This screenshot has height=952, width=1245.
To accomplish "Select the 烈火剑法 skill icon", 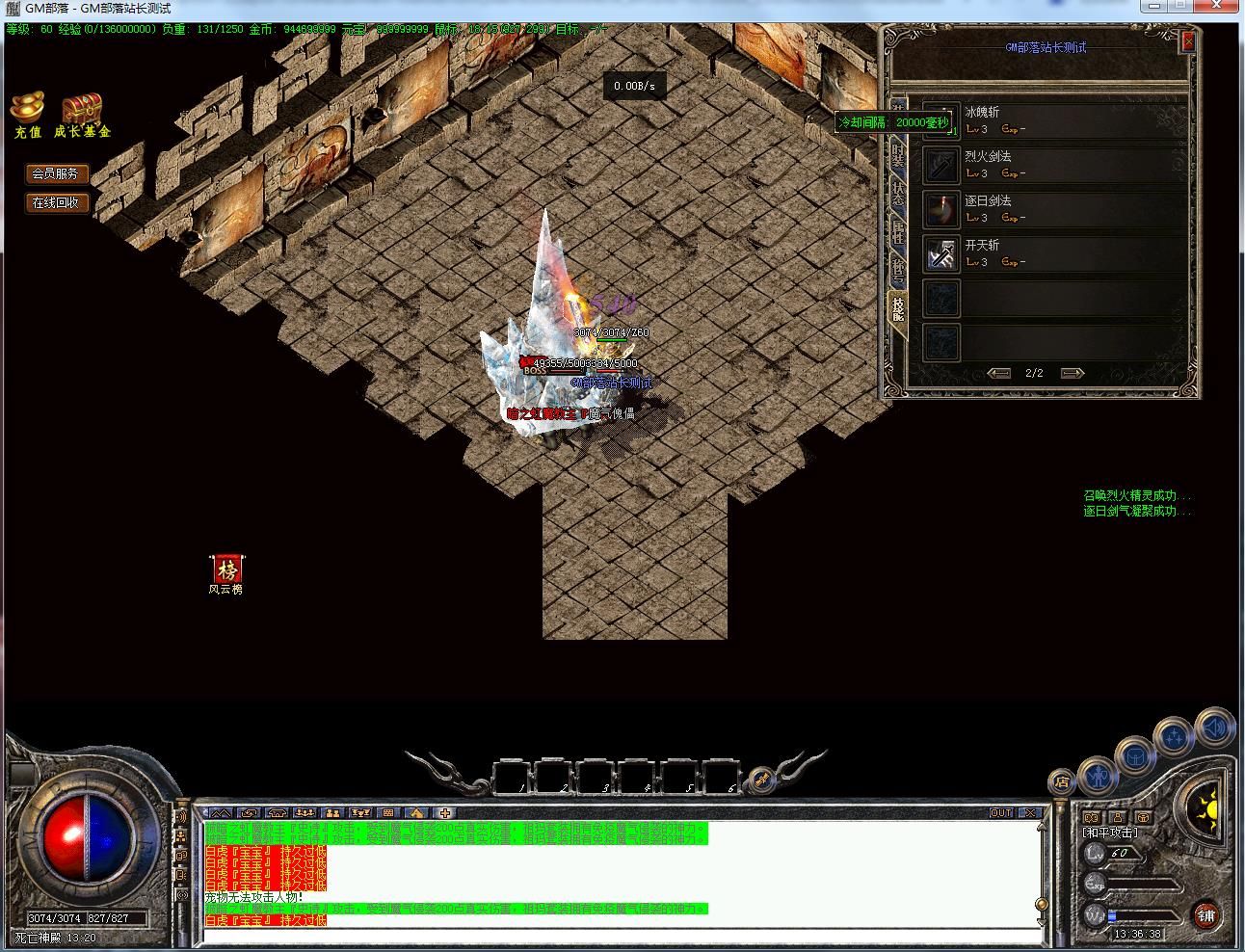I will [940, 165].
